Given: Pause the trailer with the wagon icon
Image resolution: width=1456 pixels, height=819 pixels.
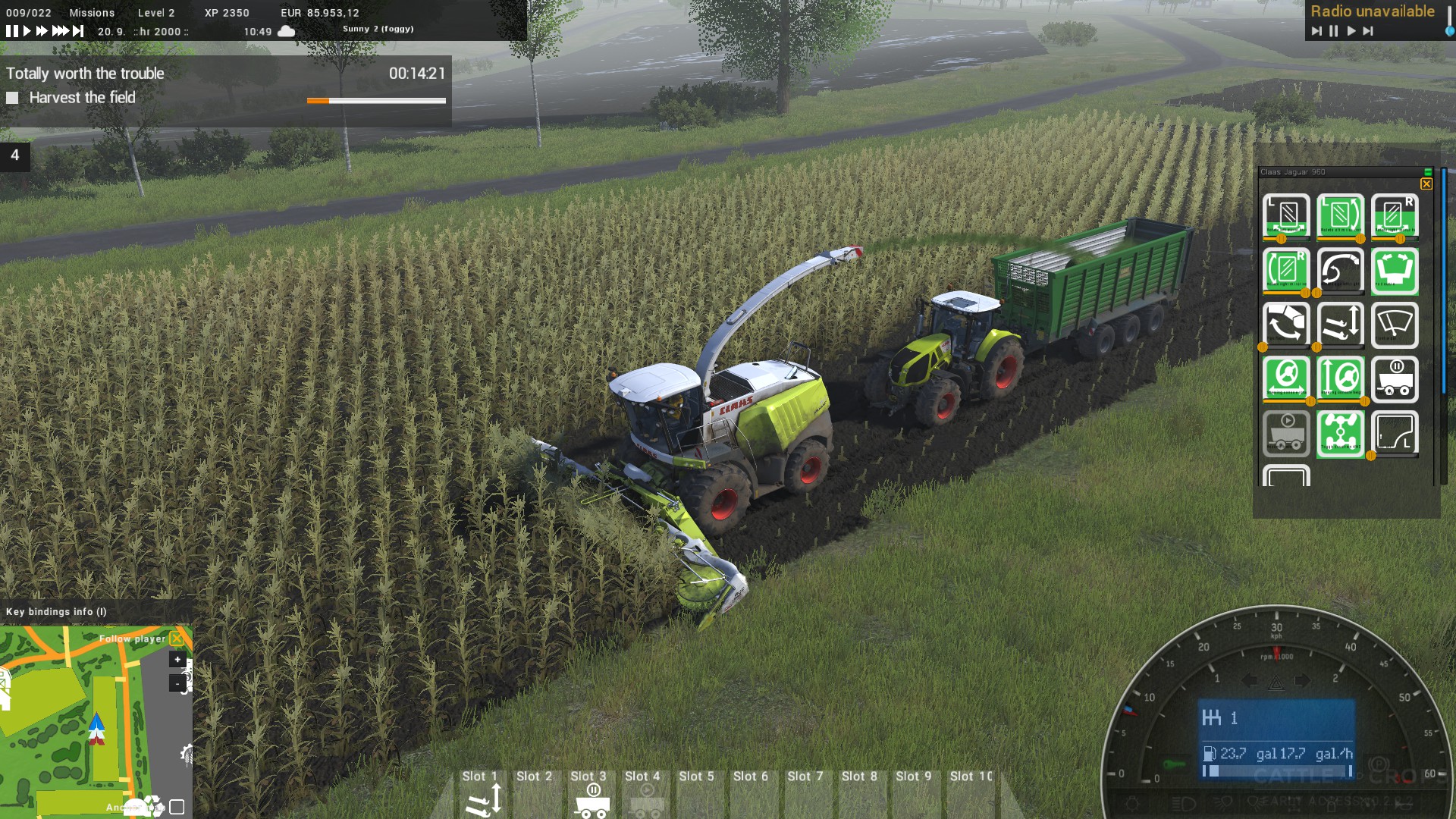Looking at the screenshot, I should tap(1395, 378).
